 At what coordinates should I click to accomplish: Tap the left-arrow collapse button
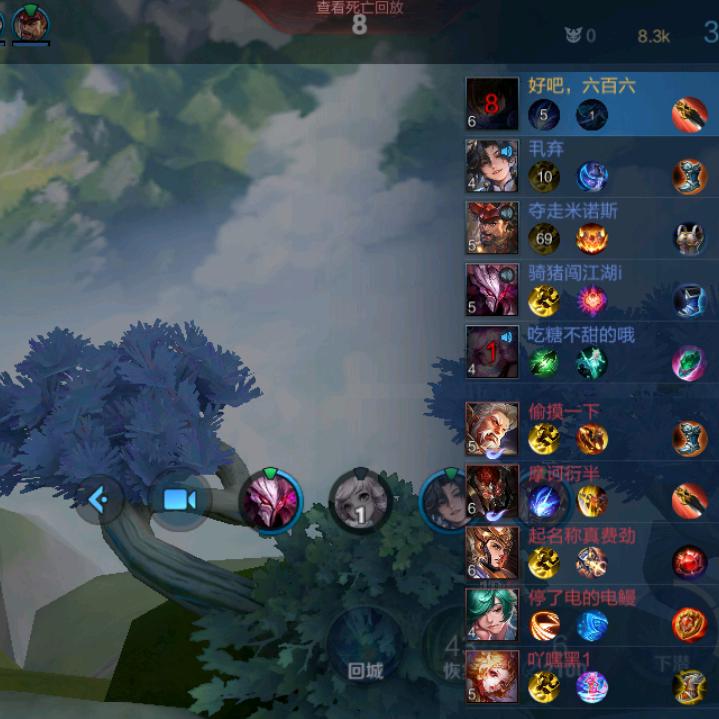pos(100,498)
